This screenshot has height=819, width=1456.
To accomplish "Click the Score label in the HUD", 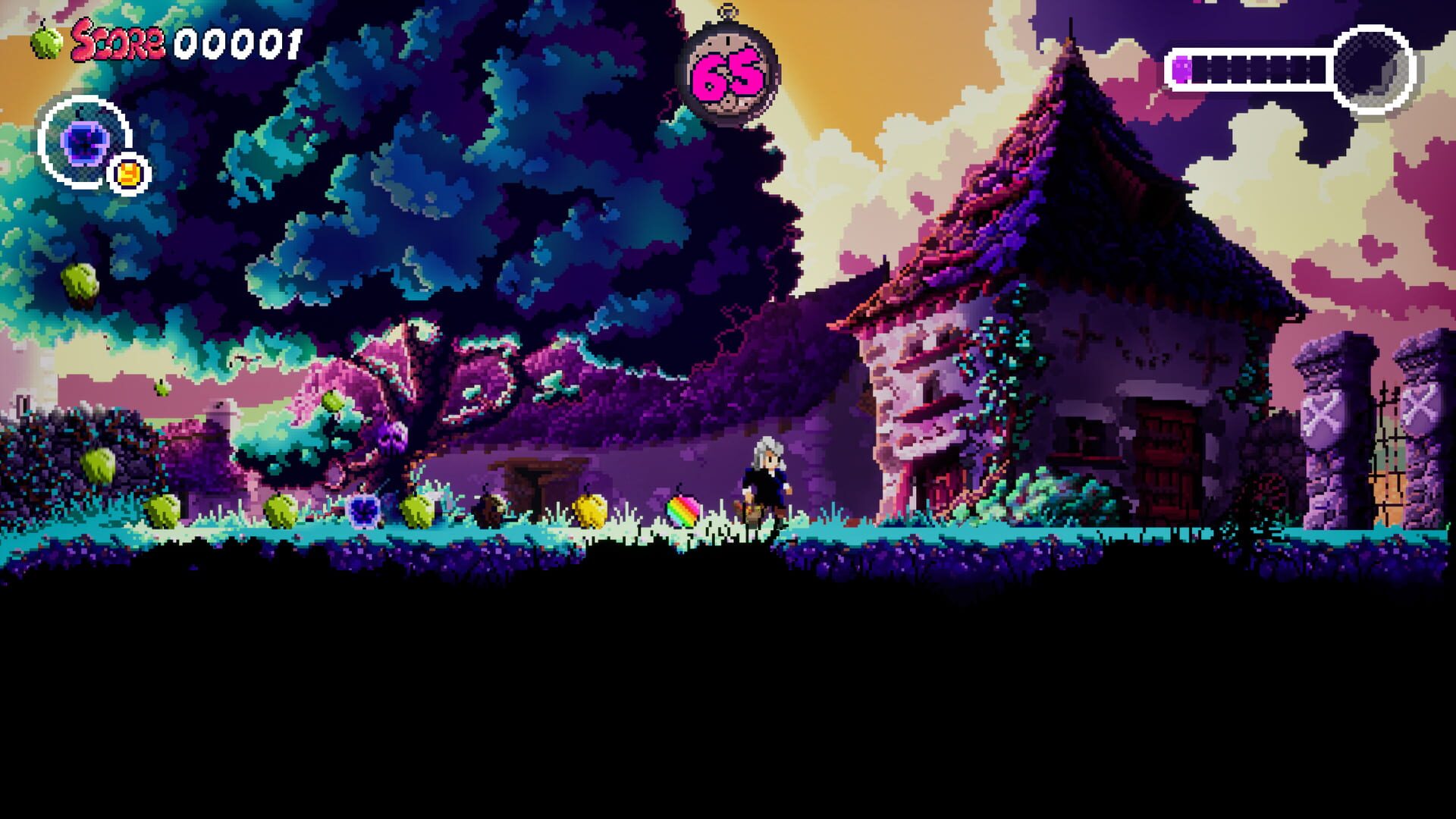I will (x=121, y=42).
